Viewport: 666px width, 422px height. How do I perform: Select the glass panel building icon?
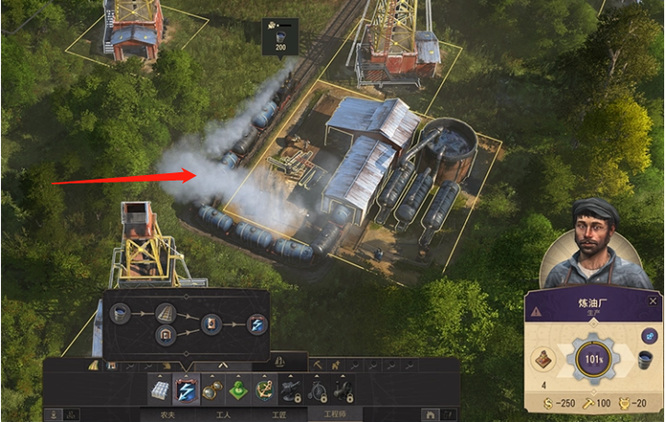click(160, 388)
